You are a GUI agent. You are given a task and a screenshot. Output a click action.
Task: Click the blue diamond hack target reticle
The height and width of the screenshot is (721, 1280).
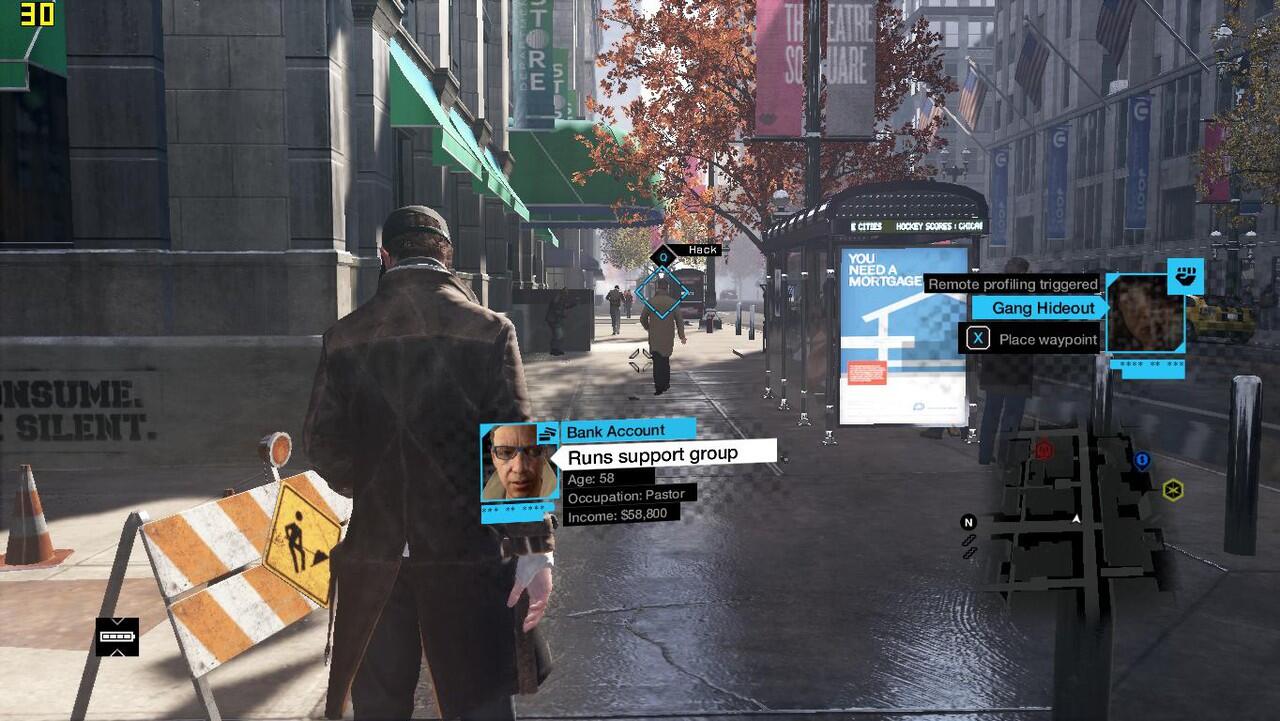pyautogui.click(x=662, y=291)
